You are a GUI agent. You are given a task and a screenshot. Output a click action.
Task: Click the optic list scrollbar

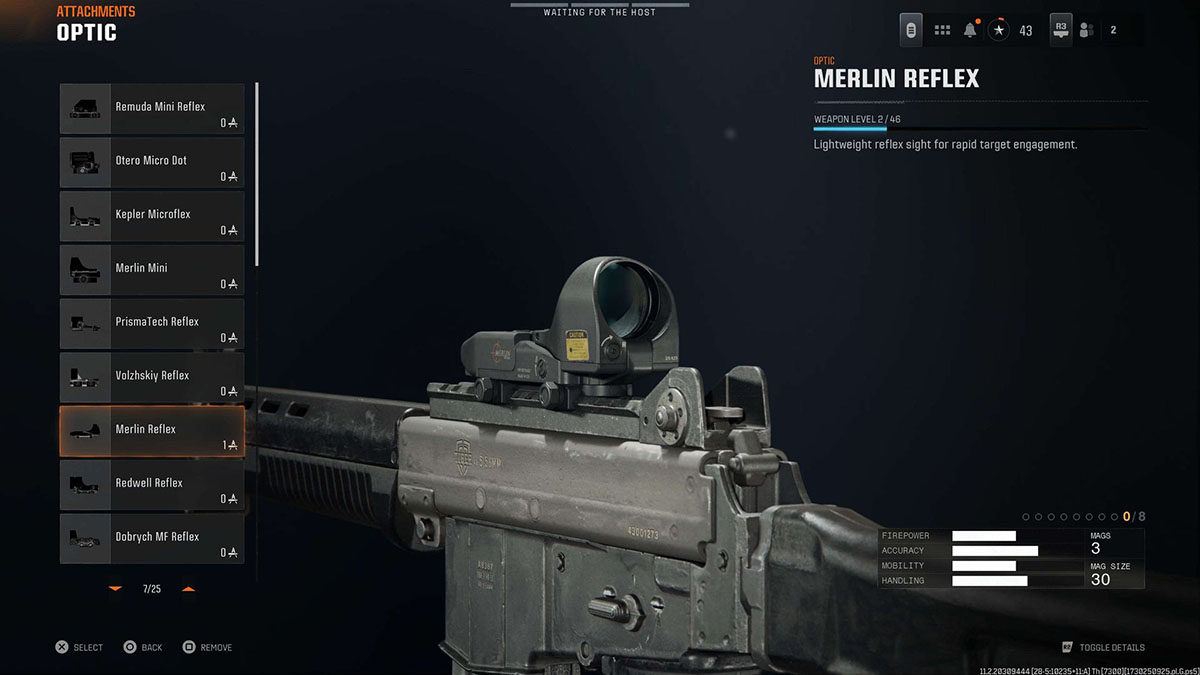tap(257, 175)
